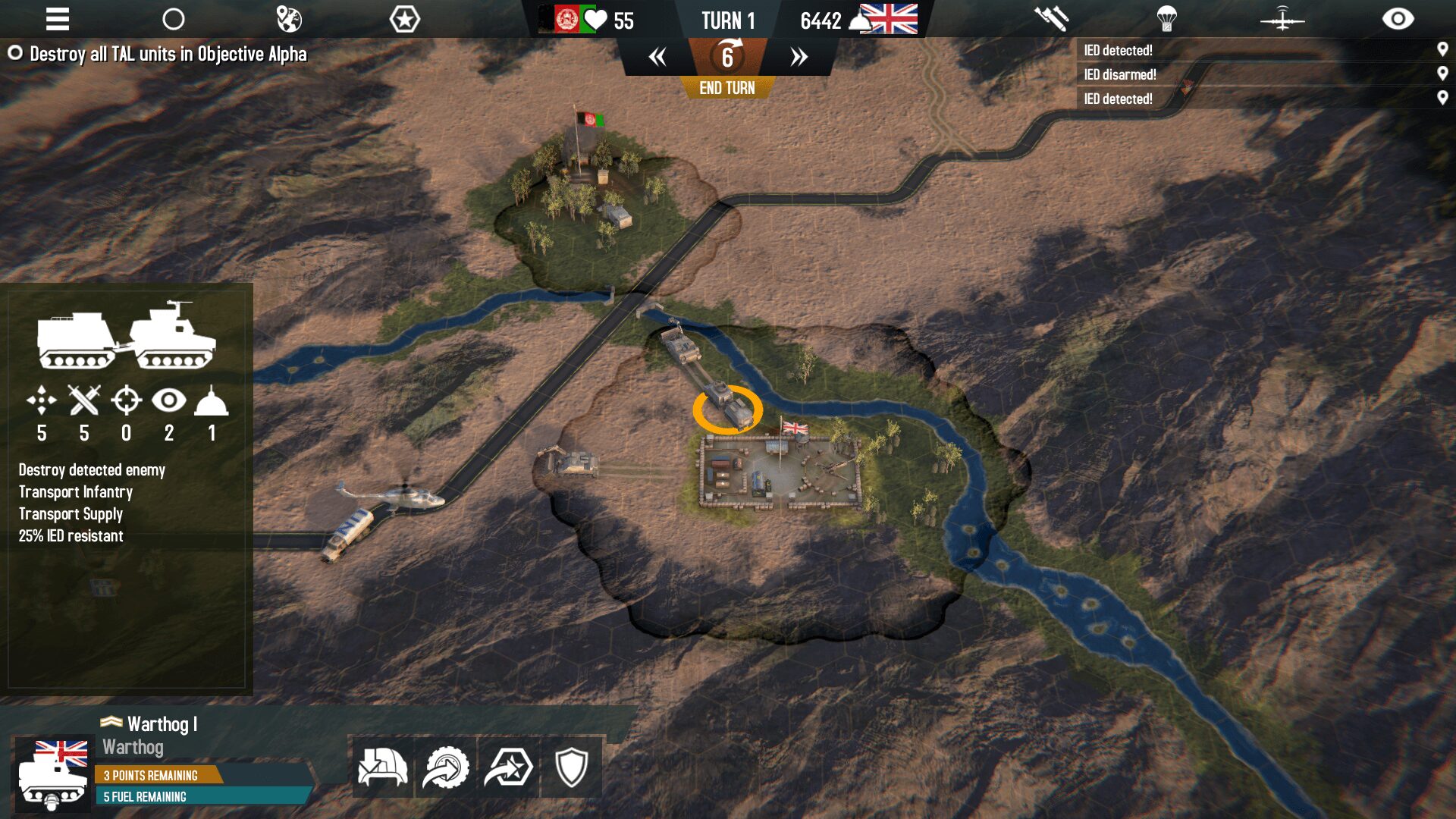
Task: Open the hamburger main menu
Action: pos(57,19)
